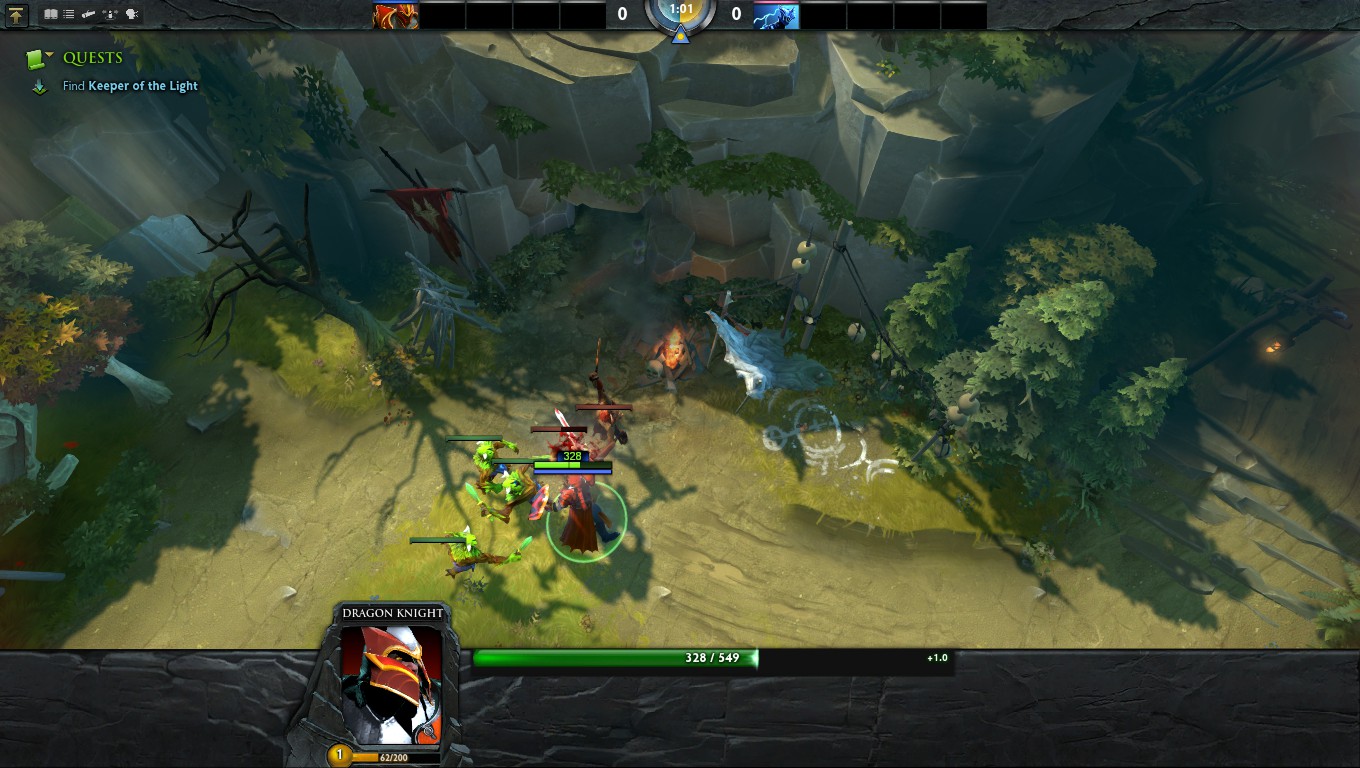This screenshot has height=768, width=1360.
Task: Open the dashboard with the gold arrow button
Action: (x=16, y=15)
